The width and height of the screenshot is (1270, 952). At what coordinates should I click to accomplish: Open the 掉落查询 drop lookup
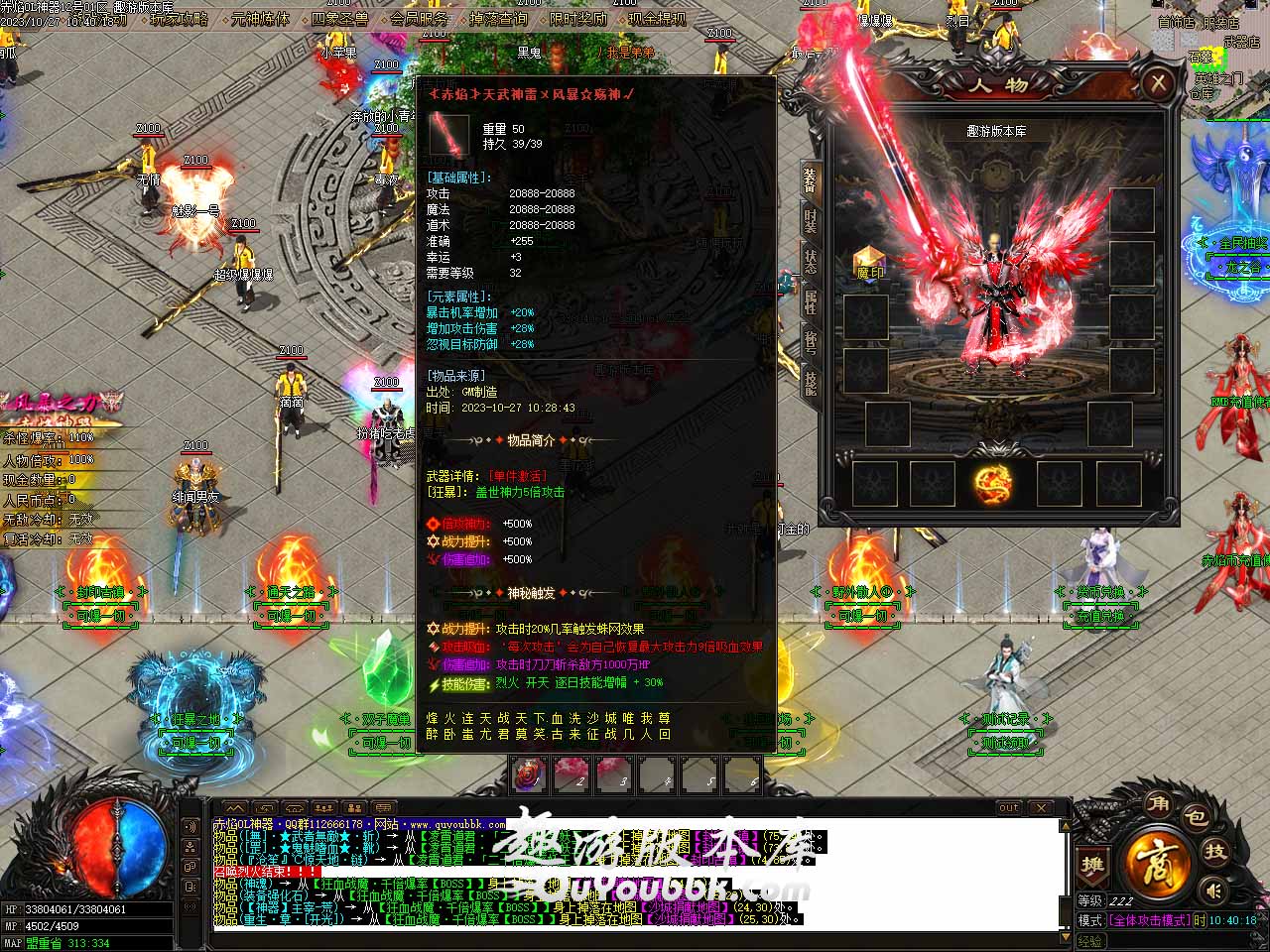(x=498, y=18)
